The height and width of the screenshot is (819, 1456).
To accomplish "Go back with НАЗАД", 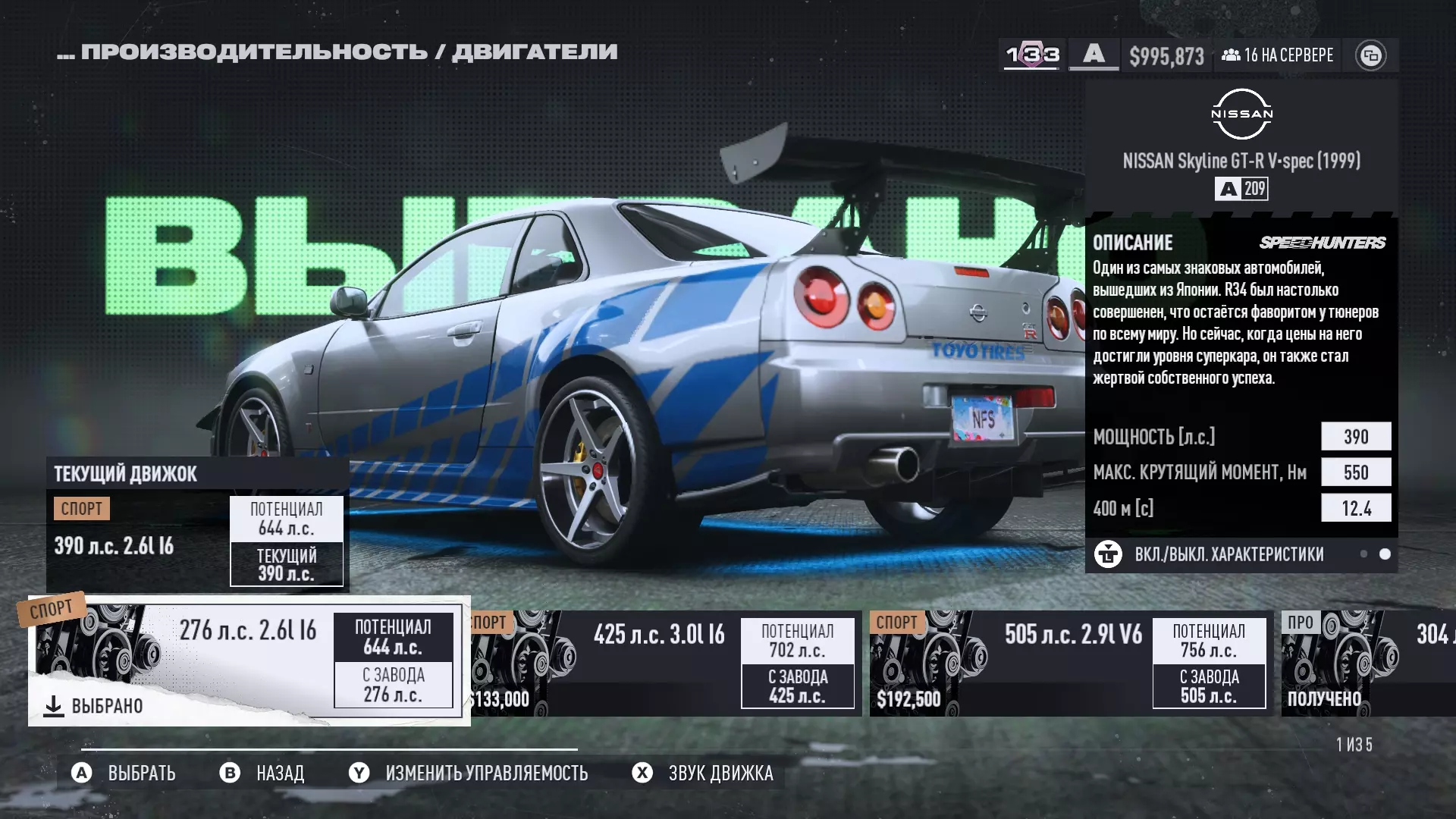I will tap(262, 773).
